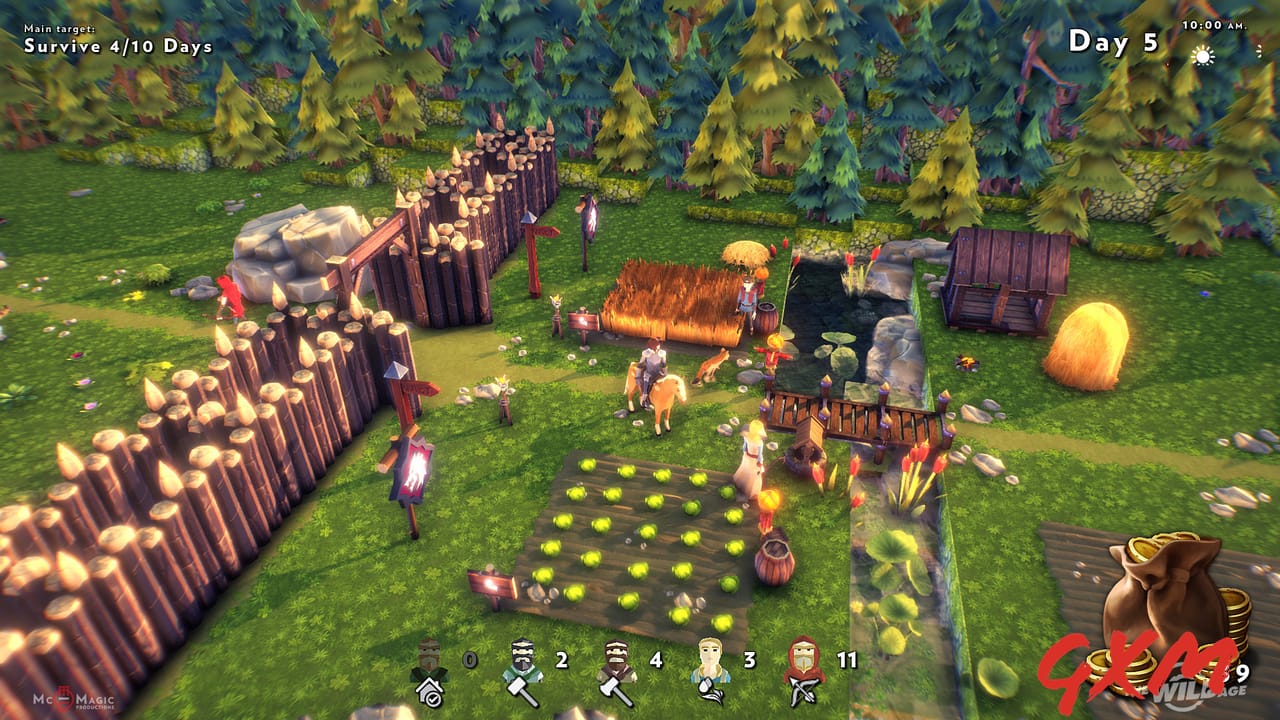
Task: Open archers list via bow icon
Action: point(801,691)
